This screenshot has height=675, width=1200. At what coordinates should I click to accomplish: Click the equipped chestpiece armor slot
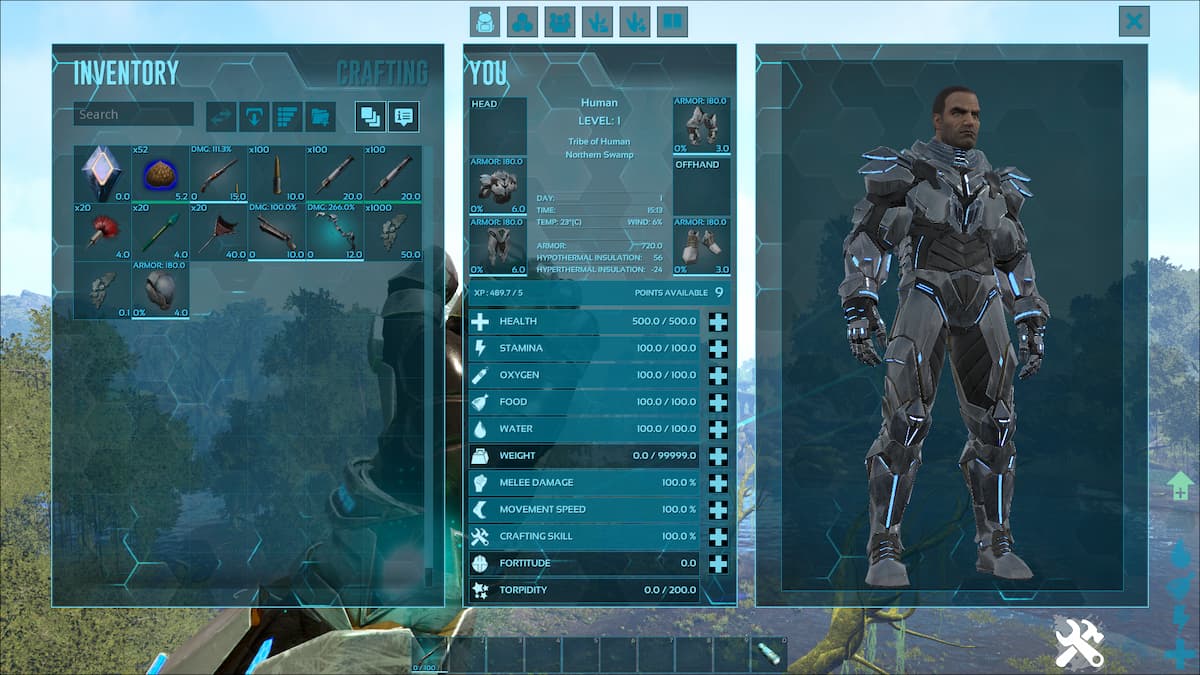pos(498,185)
